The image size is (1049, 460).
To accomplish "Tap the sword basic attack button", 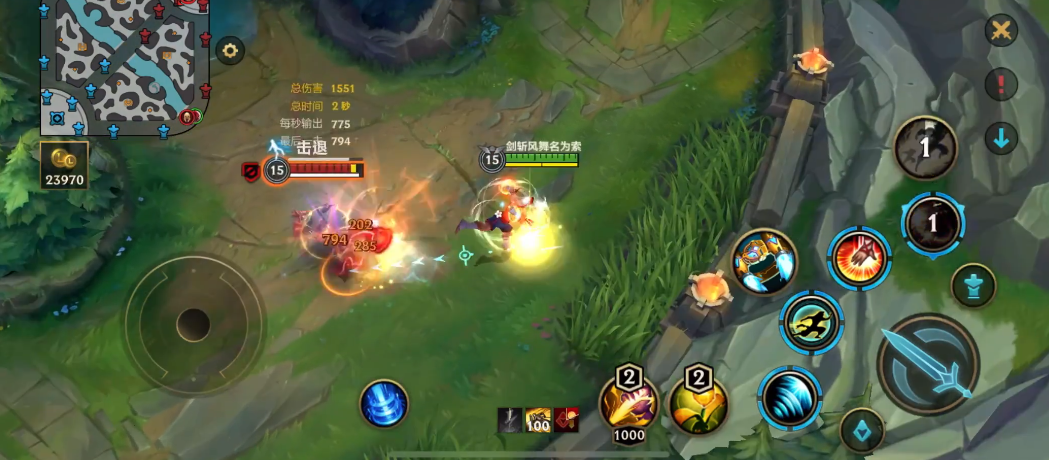I will point(927,362).
